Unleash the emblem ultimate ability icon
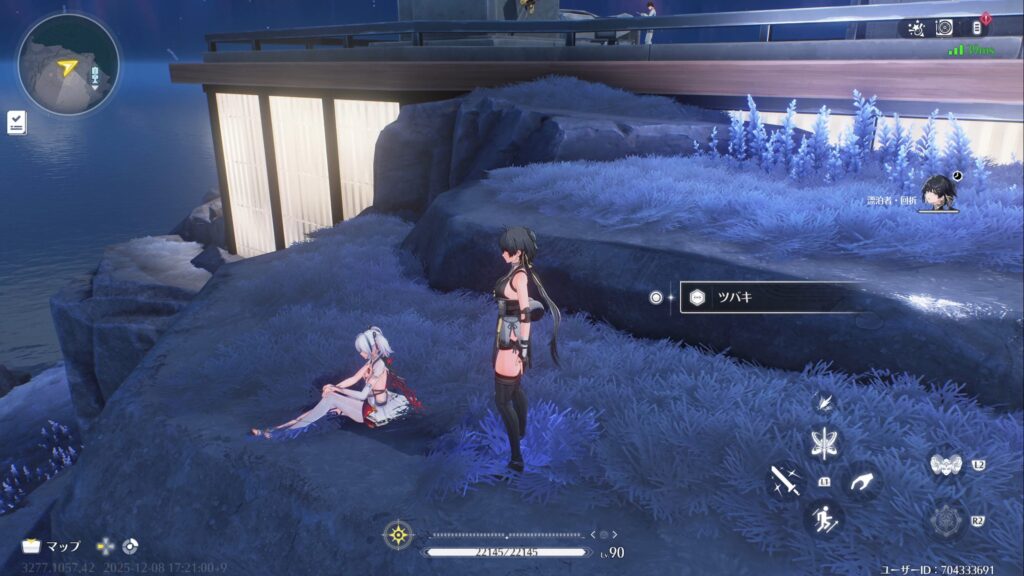Screen dimensions: 1024x576 tap(944, 520)
